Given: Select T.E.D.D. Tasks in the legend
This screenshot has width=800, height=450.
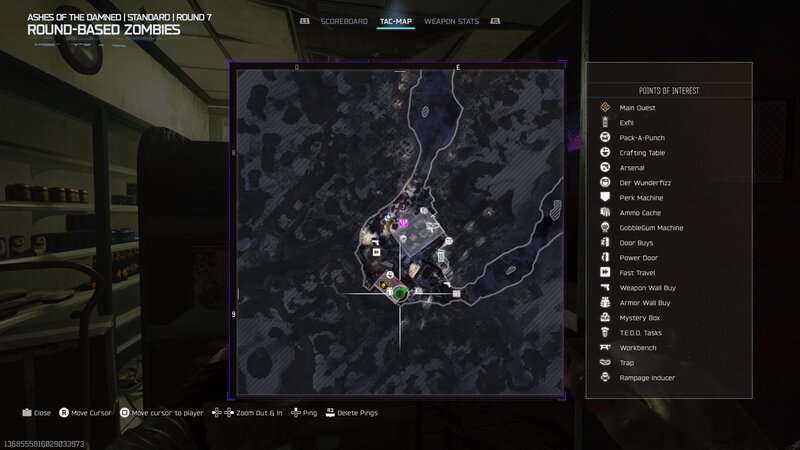Looking at the screenshot, I should click(641, 333).
